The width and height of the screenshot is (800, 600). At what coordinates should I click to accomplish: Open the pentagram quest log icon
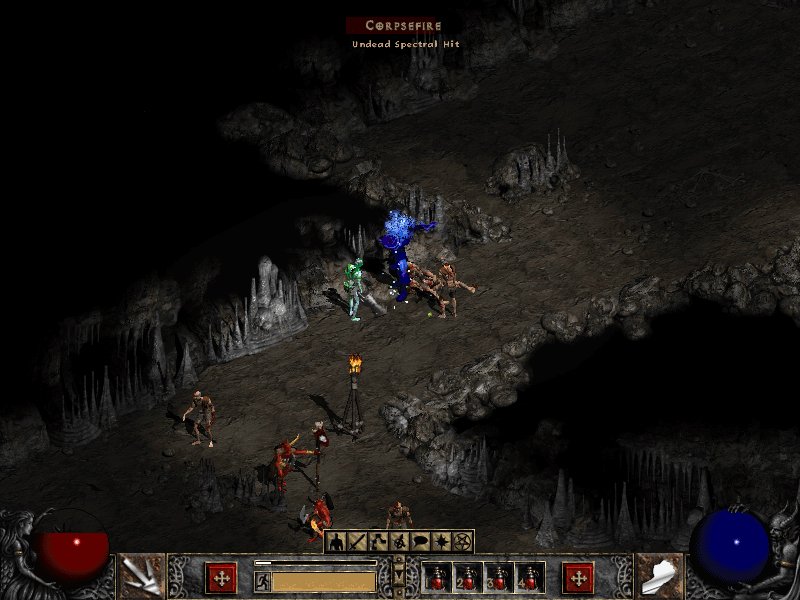[461, 542]
